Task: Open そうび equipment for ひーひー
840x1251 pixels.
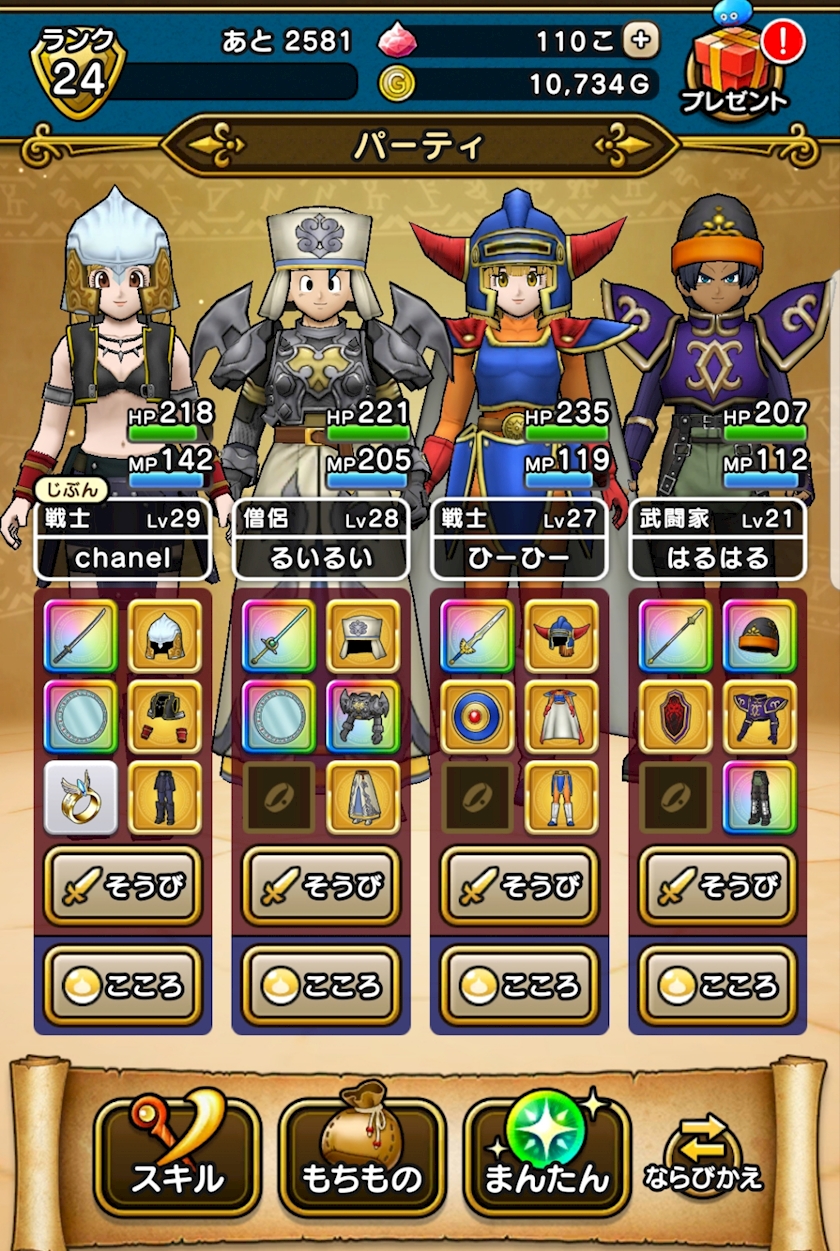Action: pyautogui.click(x=519, y=885)
